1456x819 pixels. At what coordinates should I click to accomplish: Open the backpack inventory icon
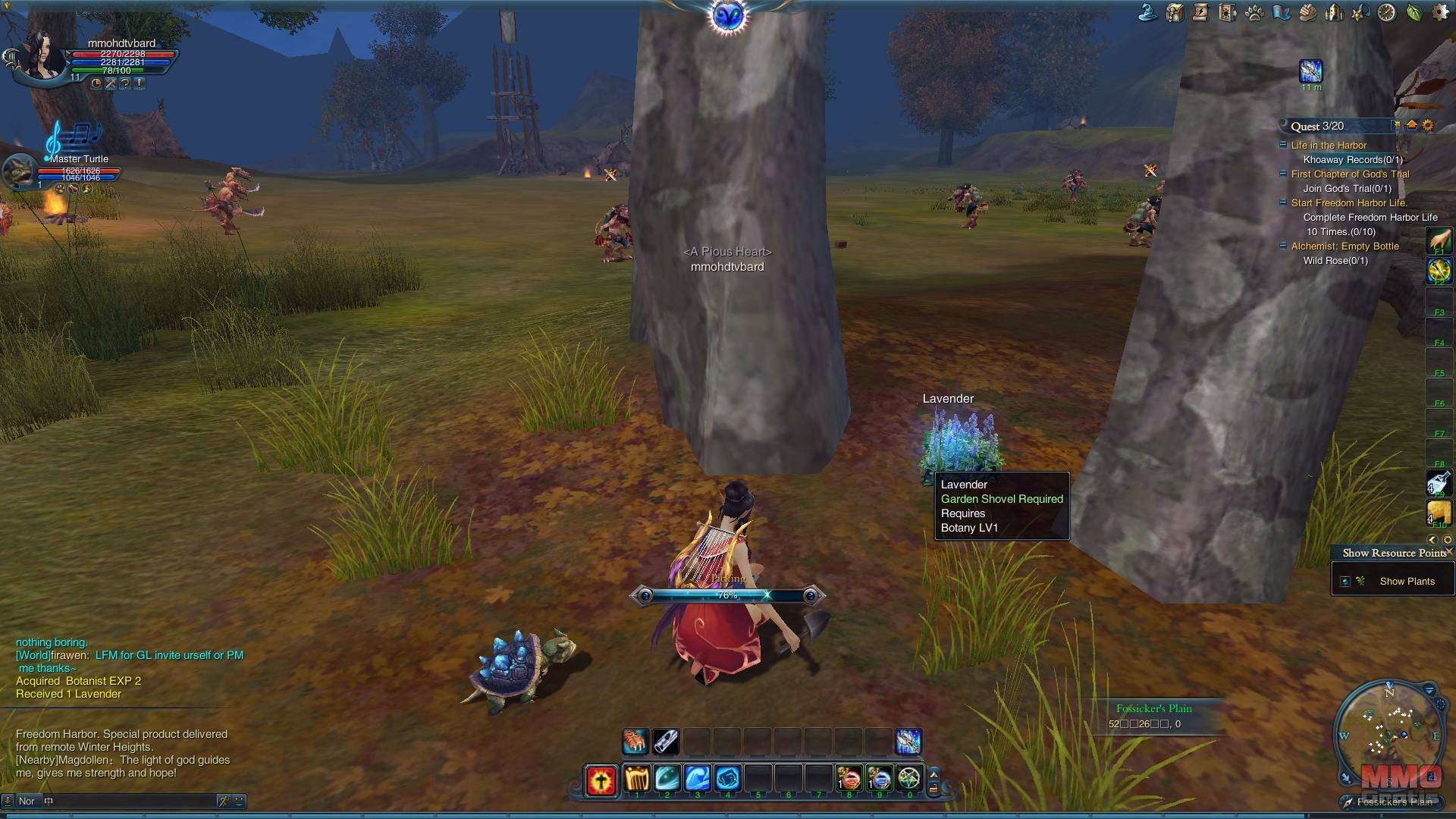coord(1175,12)
